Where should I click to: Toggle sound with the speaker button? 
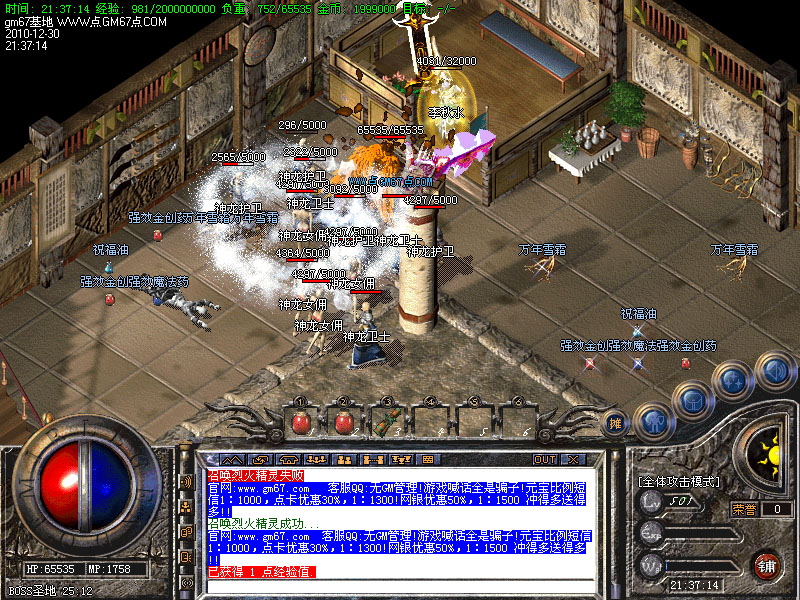[775, 371]
